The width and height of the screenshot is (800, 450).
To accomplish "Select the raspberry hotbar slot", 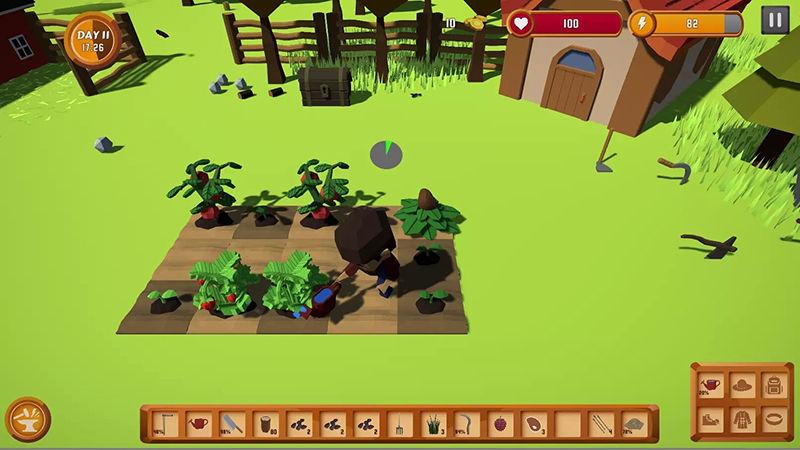I will pos(499,424).
